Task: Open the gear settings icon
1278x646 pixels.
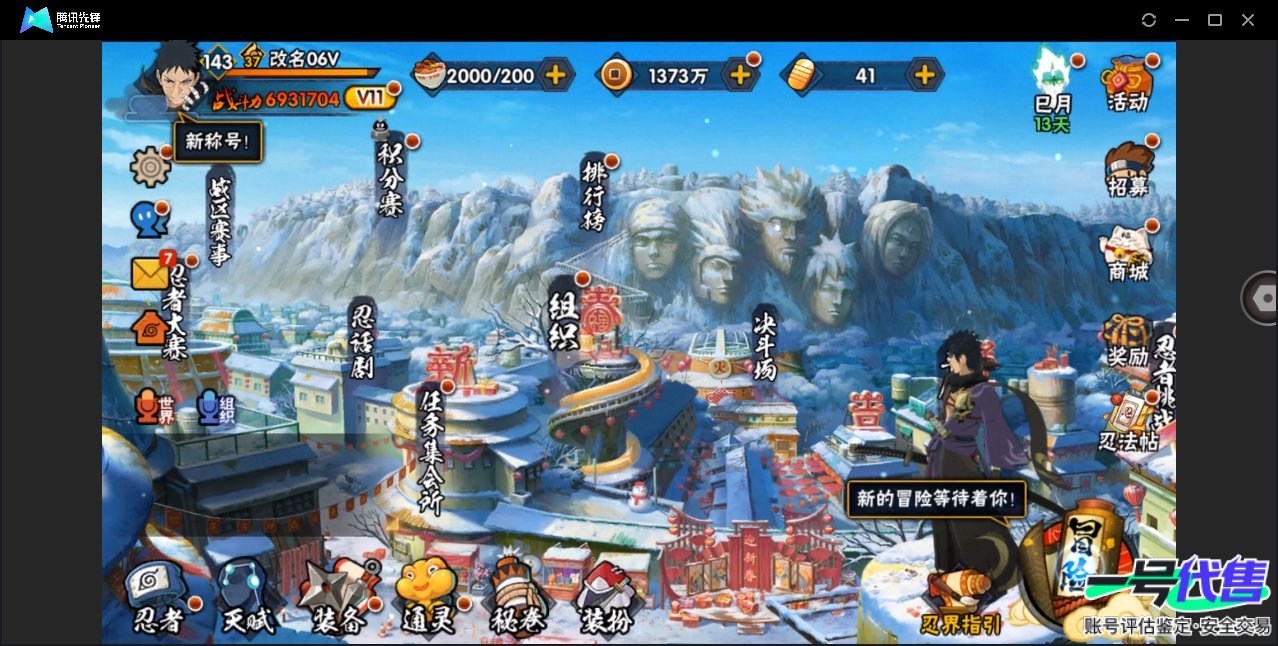Action: coord(151,166)
